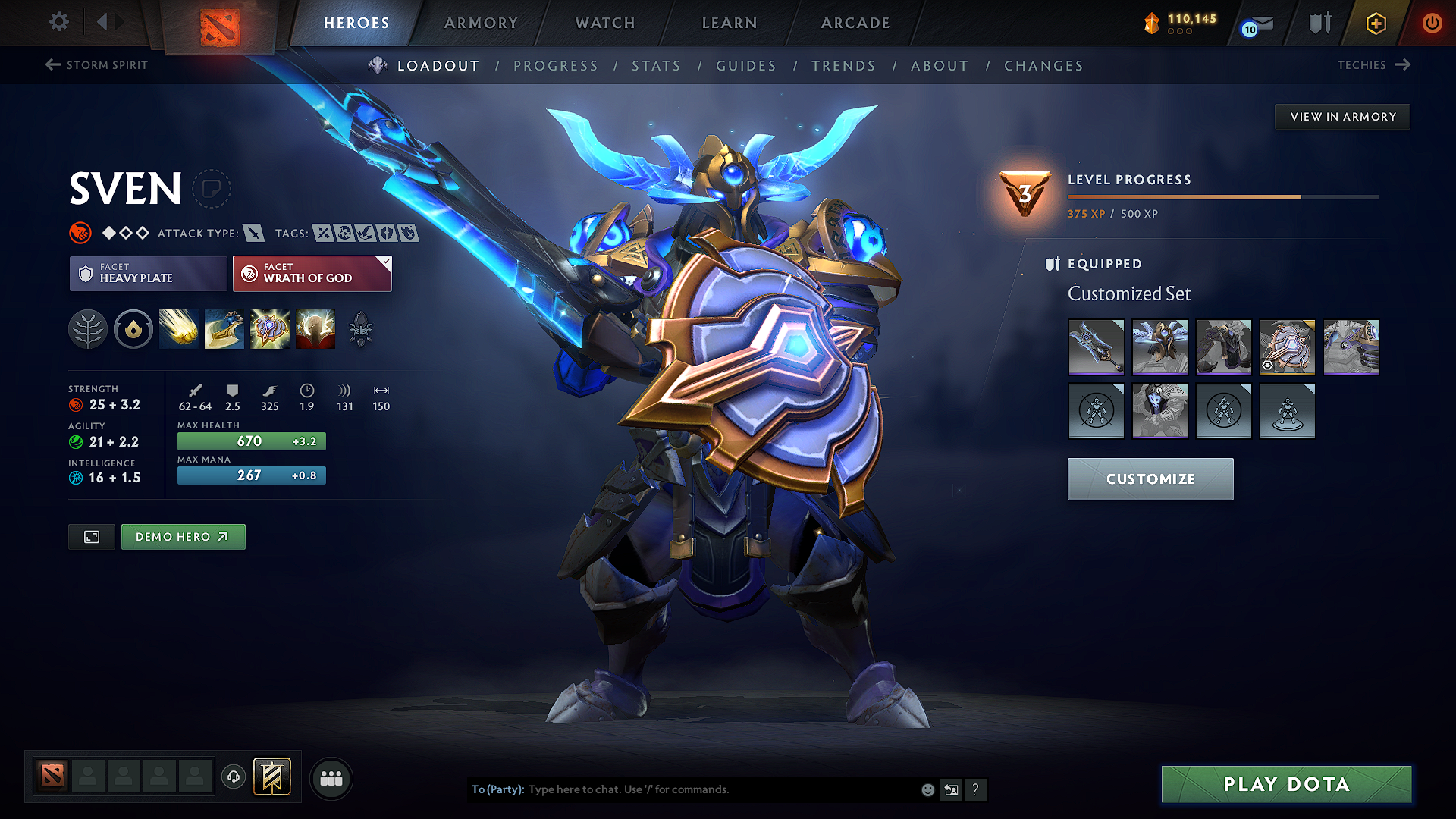1456x819 pixels.
Task: Click the voice chat headset icon
Action: tap(234, 778)
